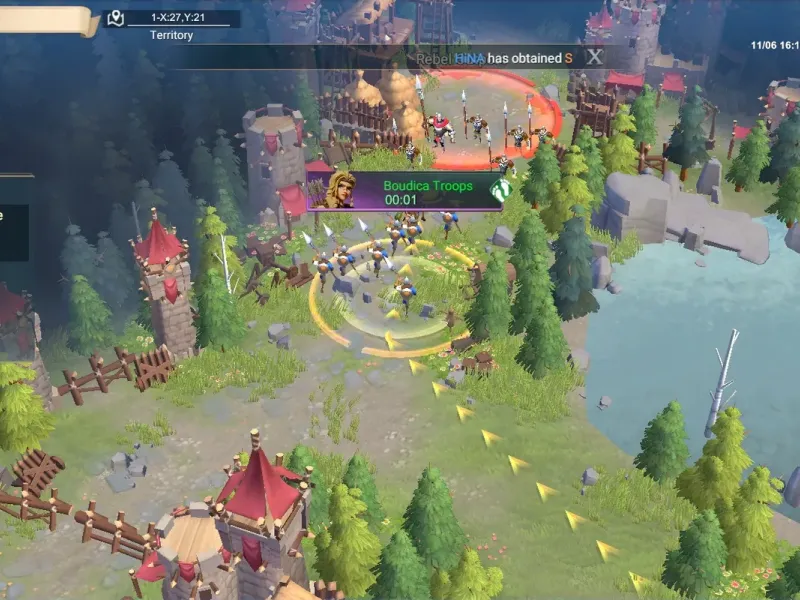Viewport: 800px width, 600px height.
Task: Select the Boudica commander portrait
Action: pyautogui.click(x=333, y=190)
